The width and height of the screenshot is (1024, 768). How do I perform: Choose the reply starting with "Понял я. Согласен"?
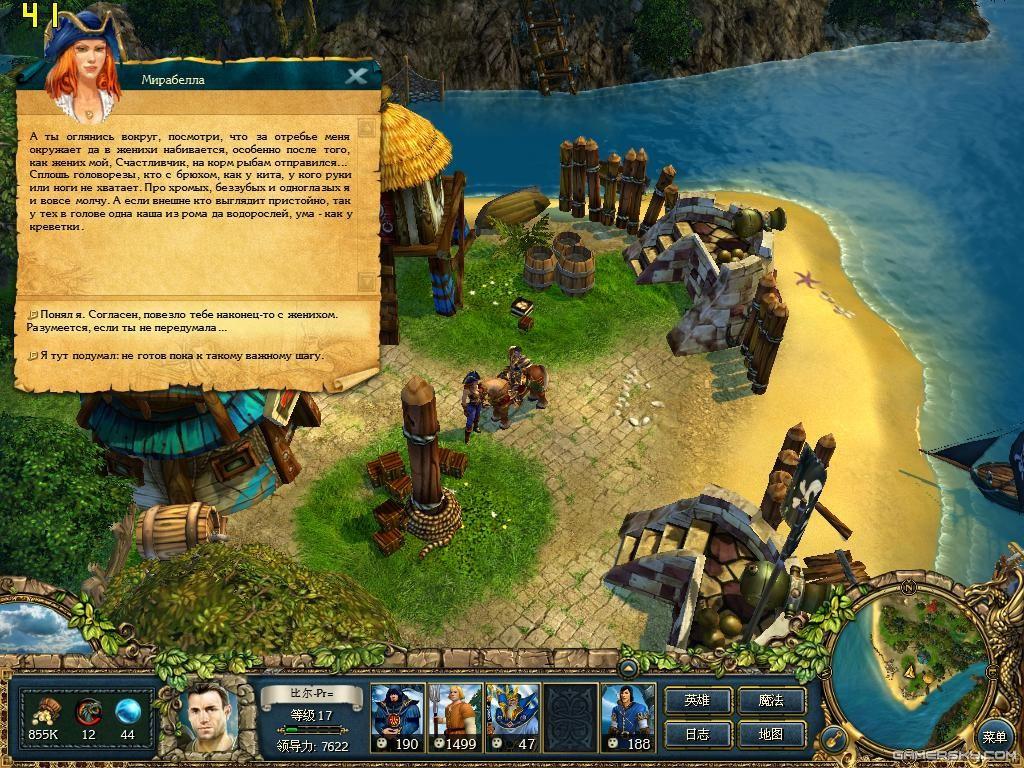187,320
